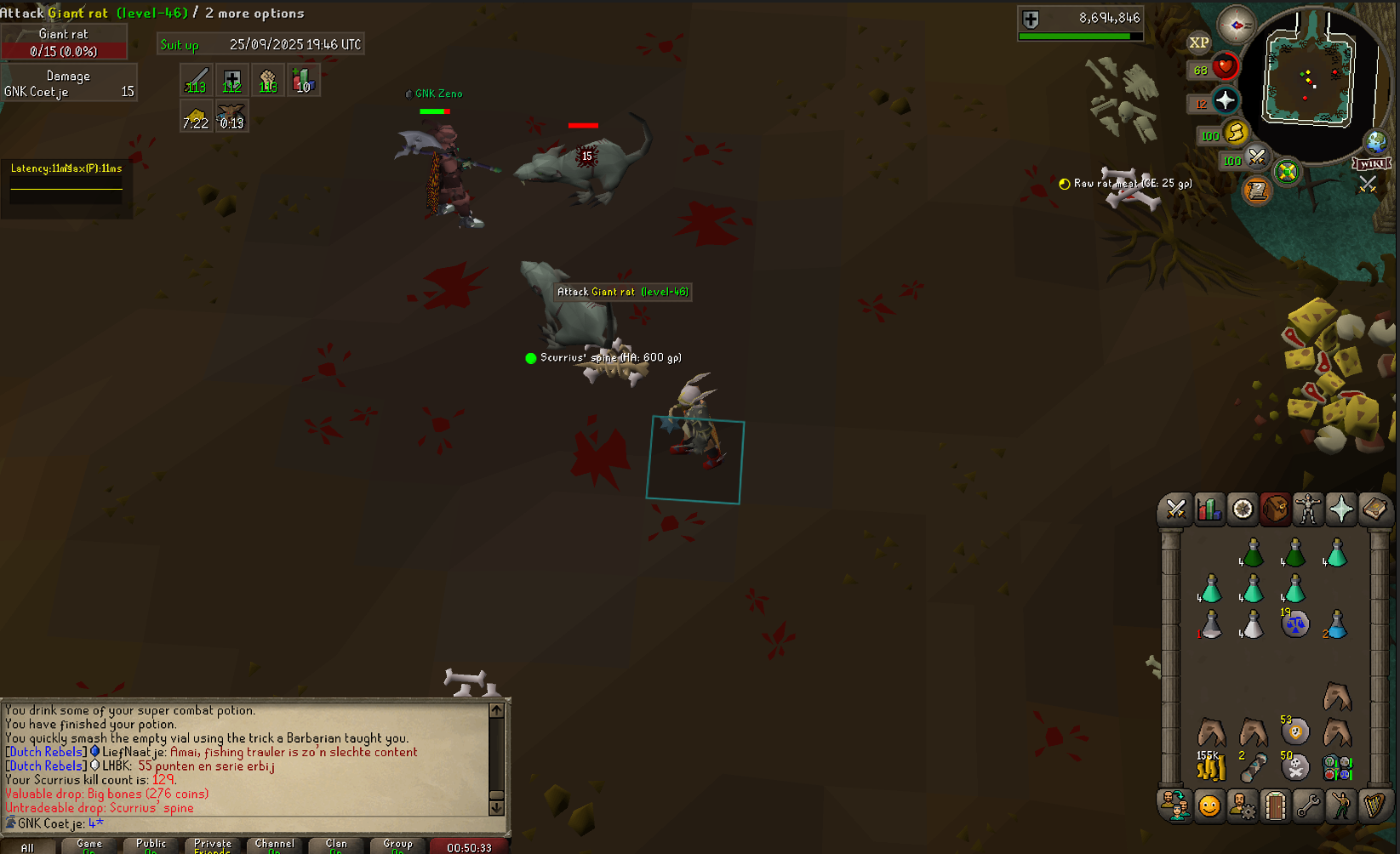Click the Wiki lookup banner

[1371, 163]
